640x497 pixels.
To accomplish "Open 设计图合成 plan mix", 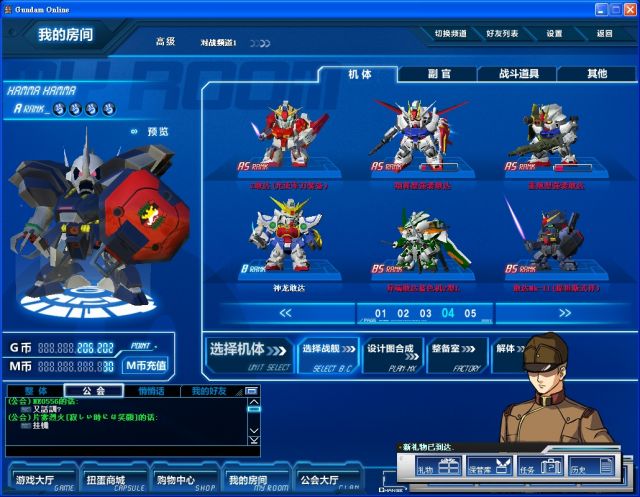I will pos(389,352).
